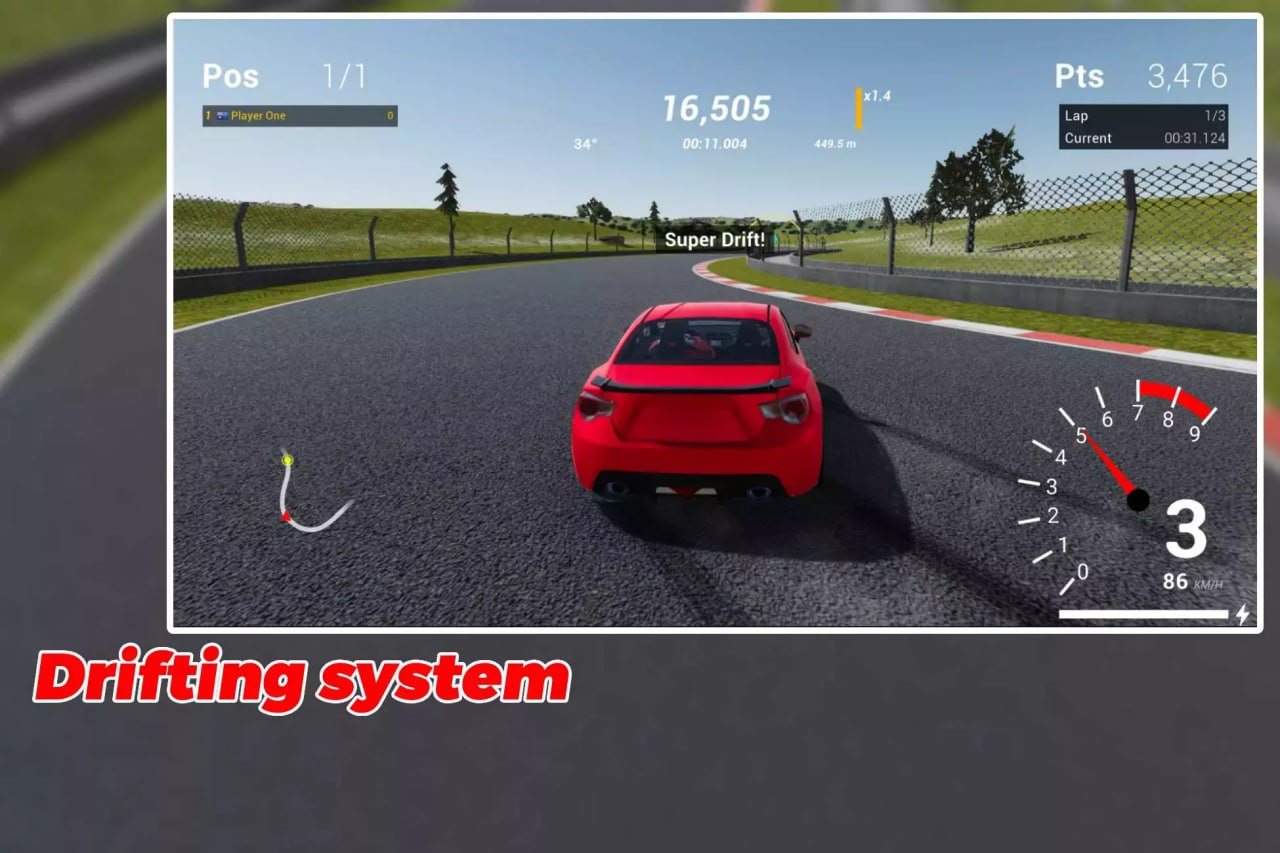Toggle the Super Drift notification banner
This screenshot has height=853, width=1280.
(x=715, y=240)
